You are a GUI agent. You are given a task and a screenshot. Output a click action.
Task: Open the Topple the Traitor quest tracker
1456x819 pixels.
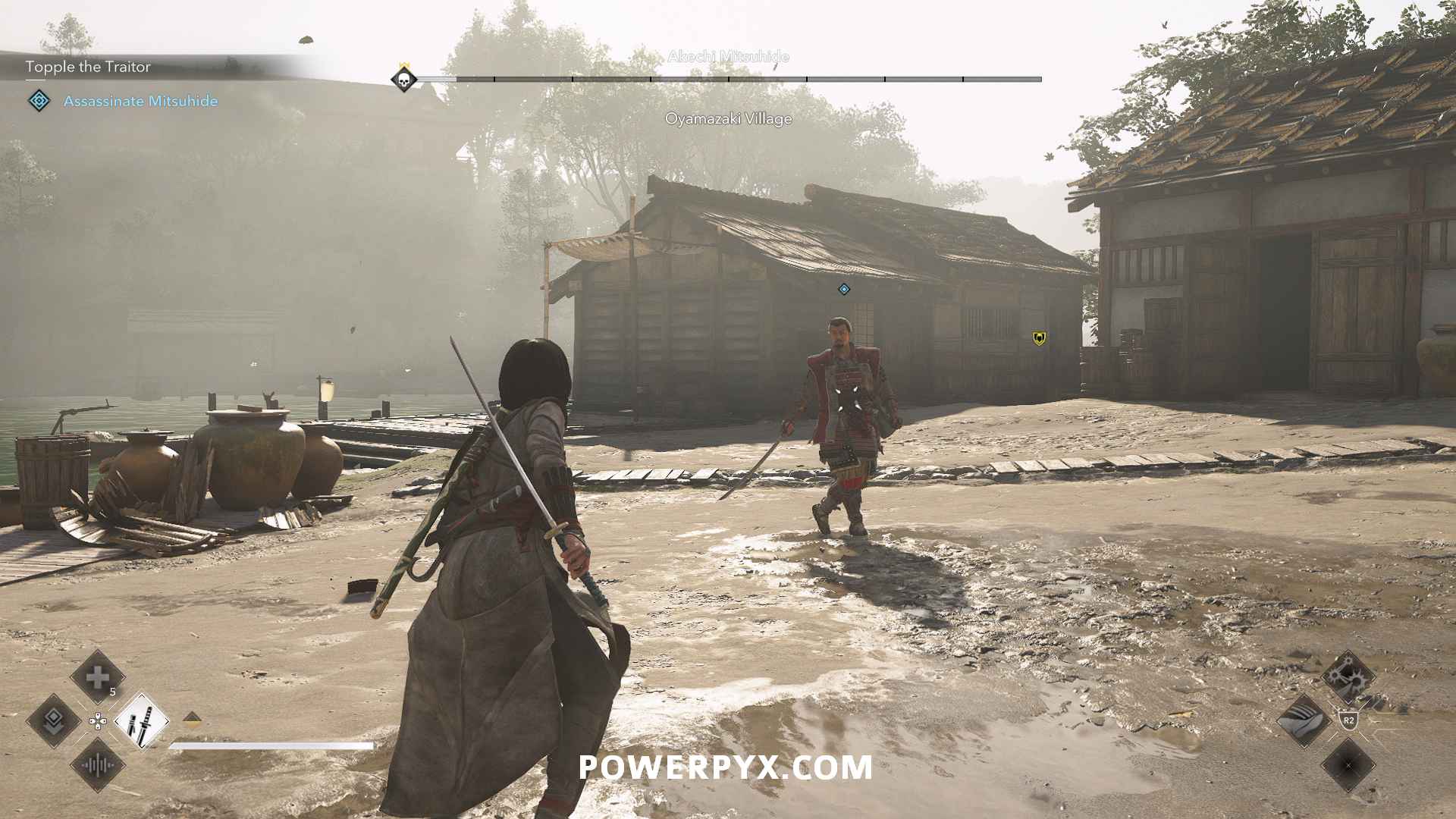click(x=88, y=67)
